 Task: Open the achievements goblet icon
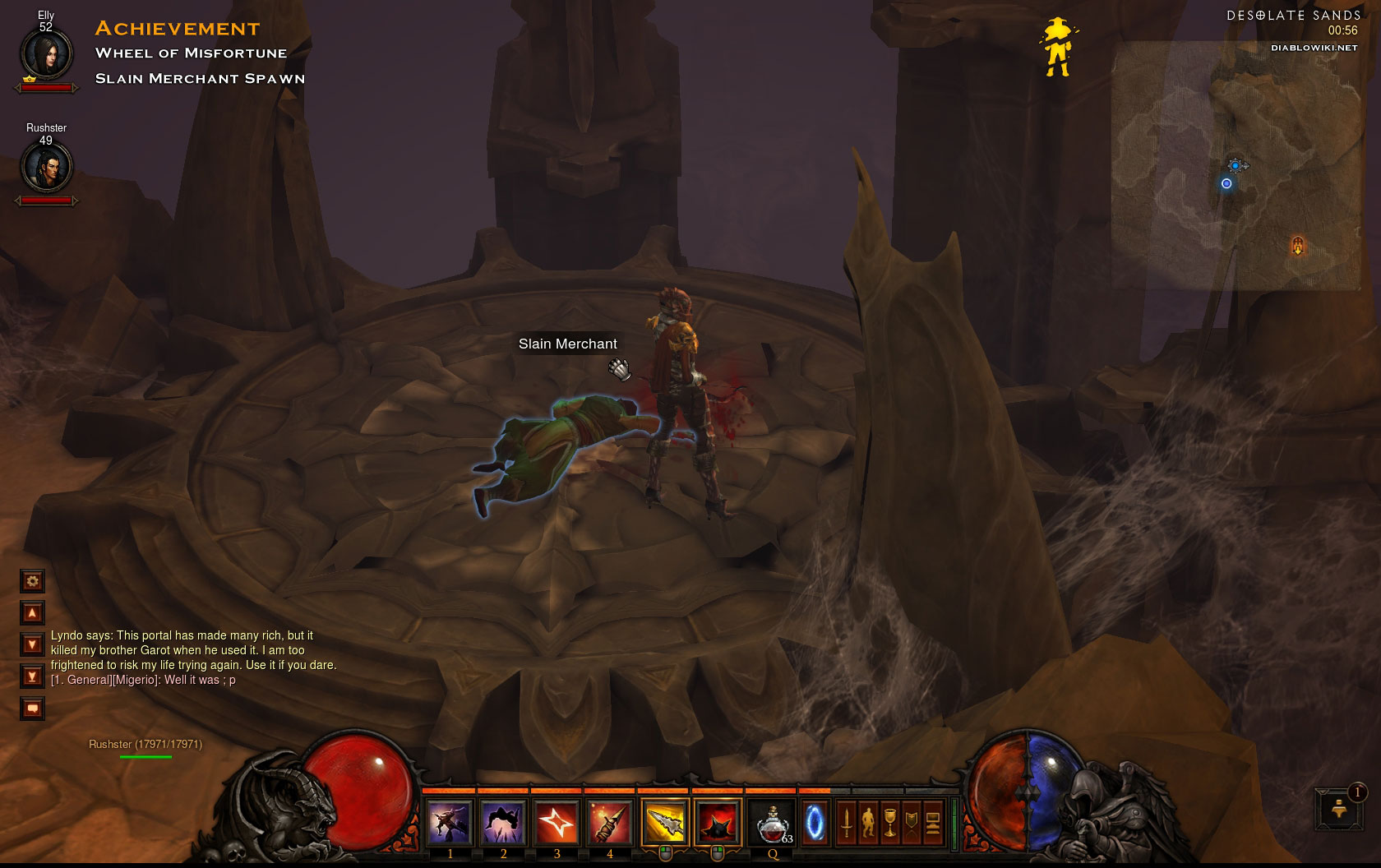[889, 823]
